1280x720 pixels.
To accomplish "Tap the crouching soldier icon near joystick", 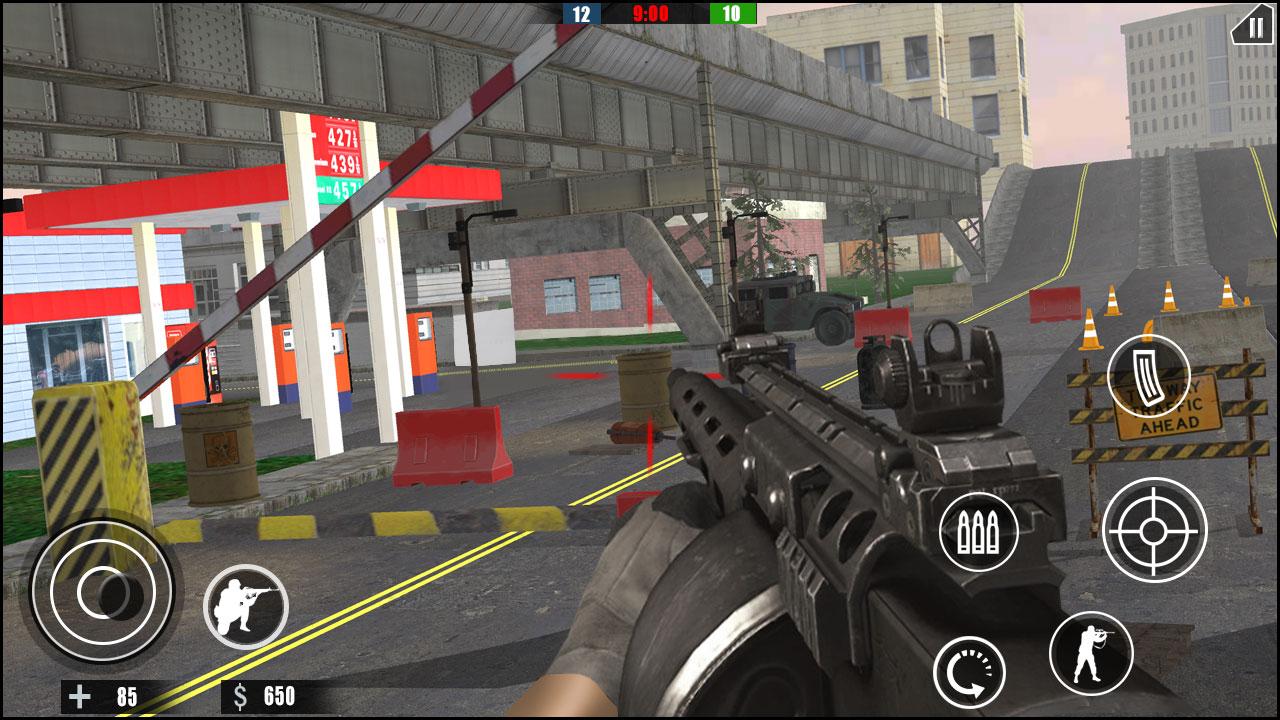I will pyautogui.click(x=245, y=606).
